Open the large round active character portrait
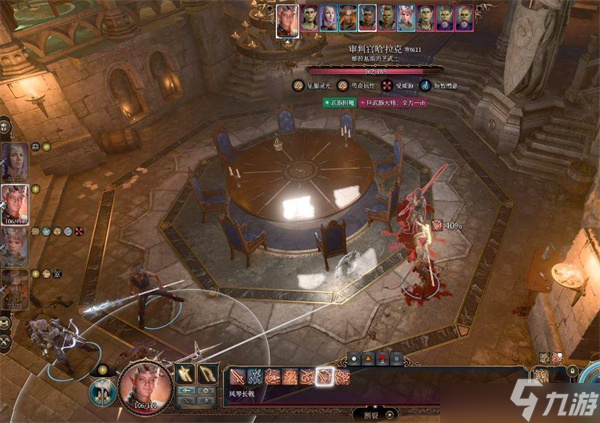600x423 pixels. click(x=145, y=383)
